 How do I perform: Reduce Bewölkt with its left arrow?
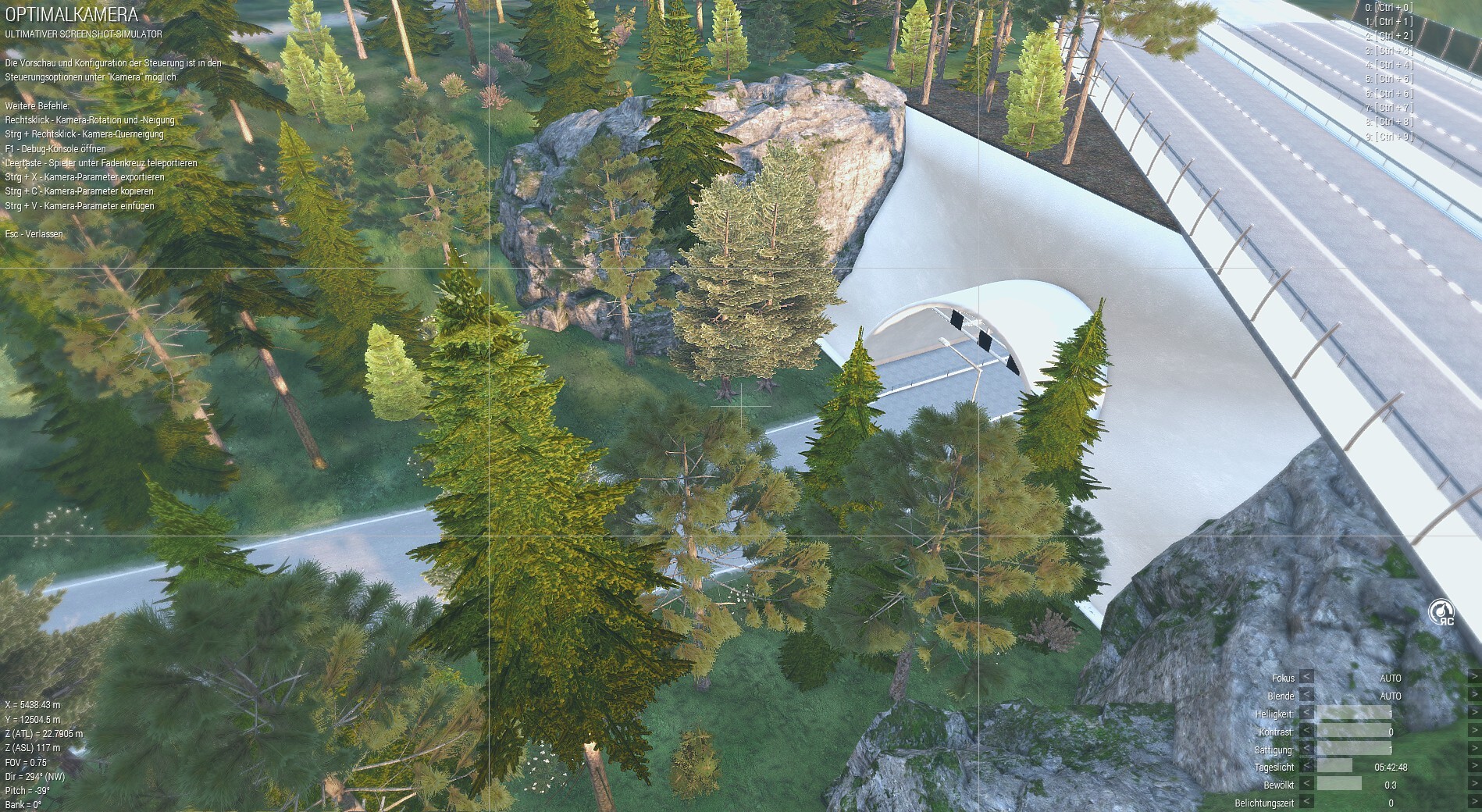coord(1306,785)
